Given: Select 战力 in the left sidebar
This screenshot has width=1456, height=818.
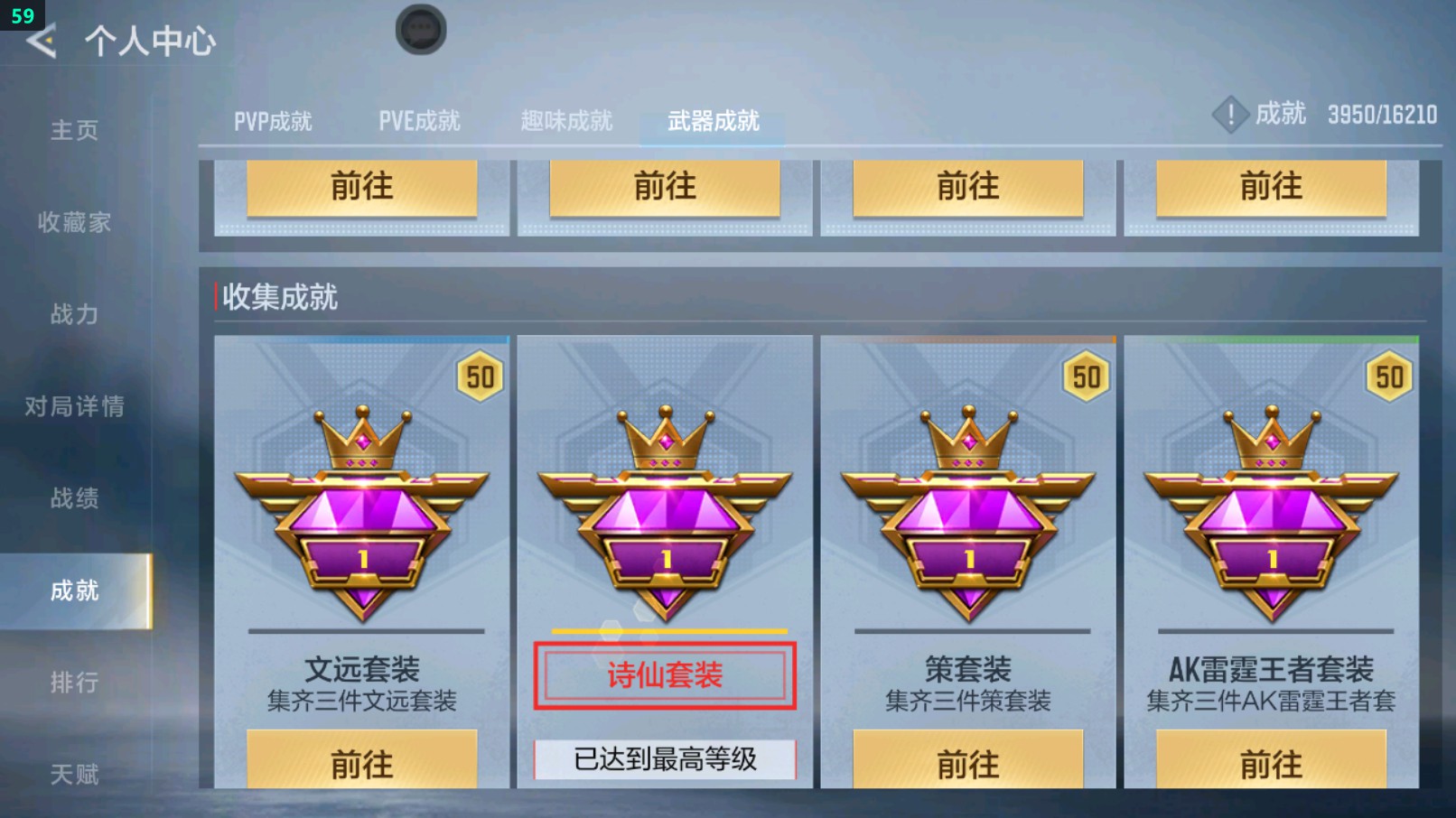Looking at the screenshot, I should tap(73, 315).
